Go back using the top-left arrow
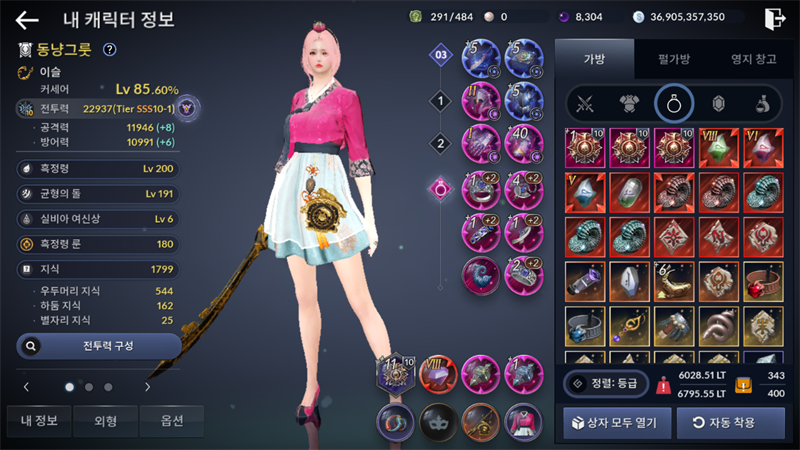 click(27, 19)
